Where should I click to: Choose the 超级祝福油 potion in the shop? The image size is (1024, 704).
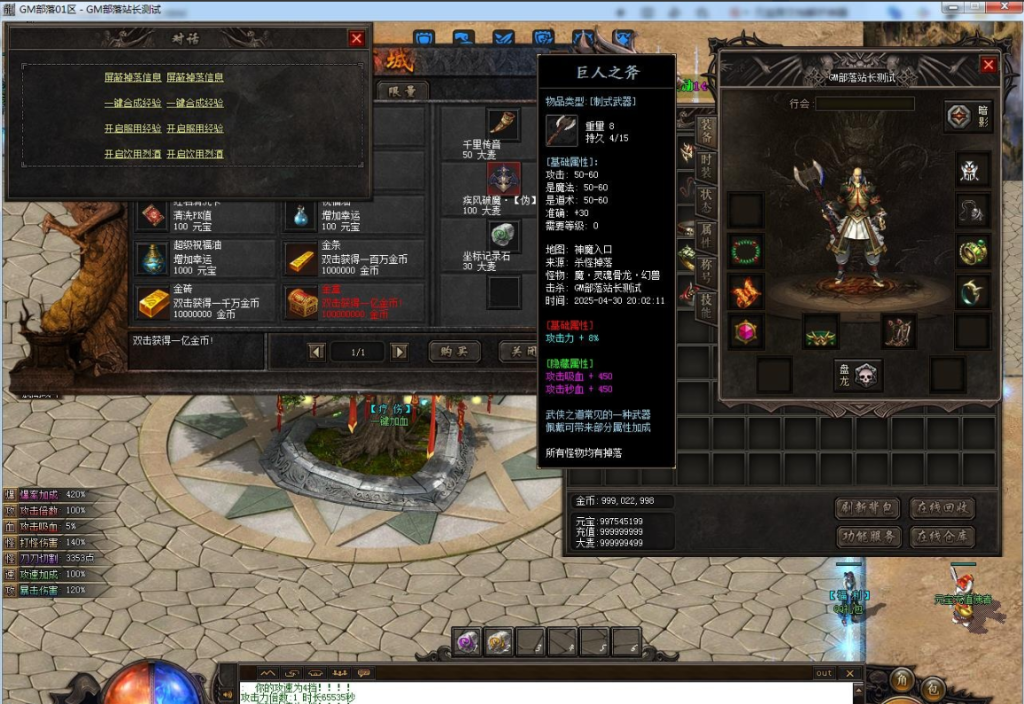(x=154, y=259)
